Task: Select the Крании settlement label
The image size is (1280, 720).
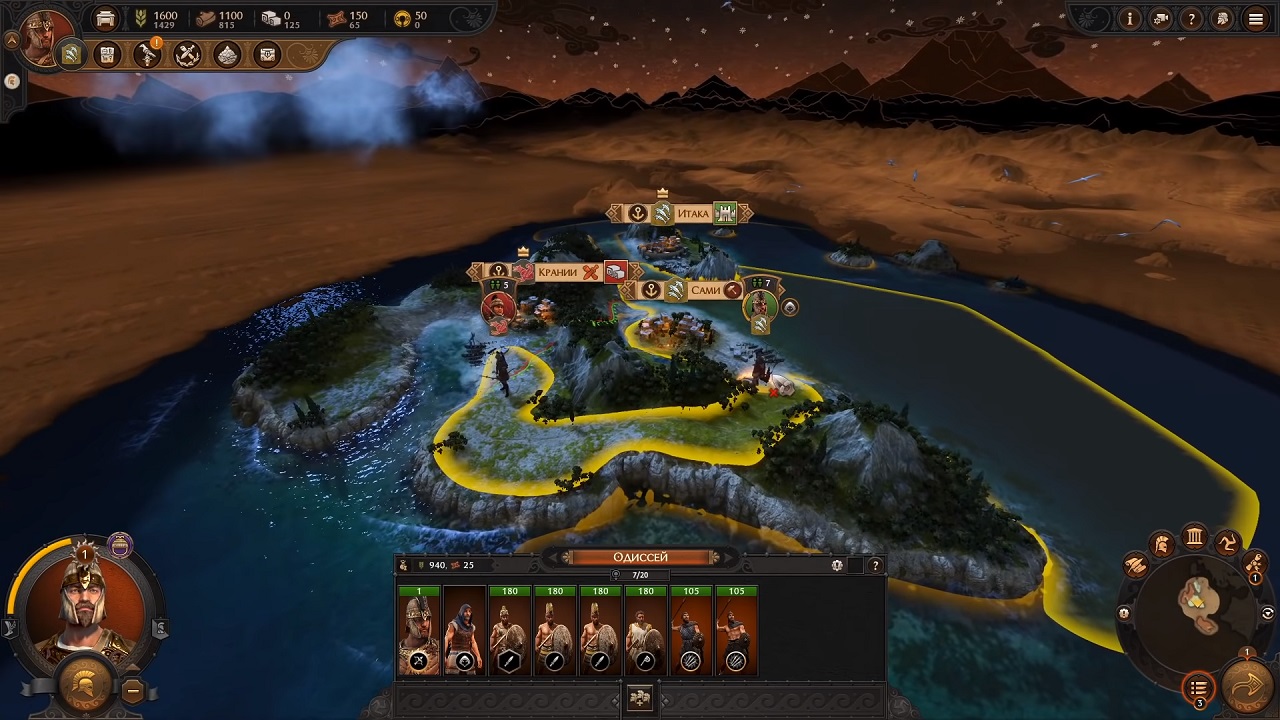Action: click(557, 272)
